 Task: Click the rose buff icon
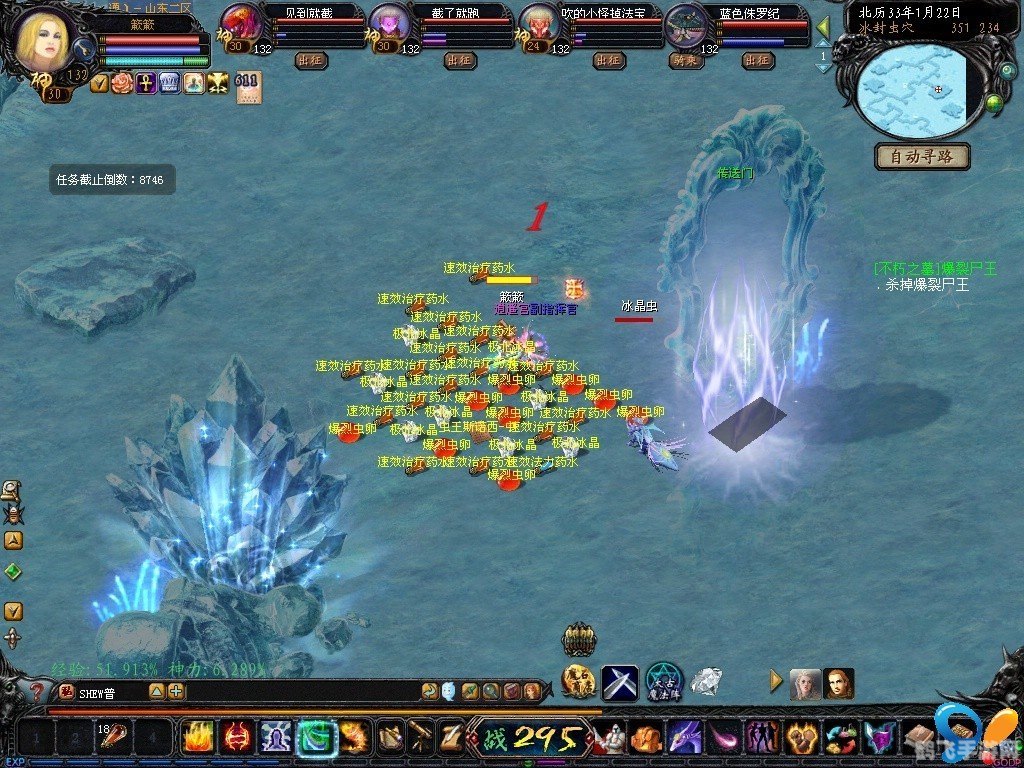122,84
